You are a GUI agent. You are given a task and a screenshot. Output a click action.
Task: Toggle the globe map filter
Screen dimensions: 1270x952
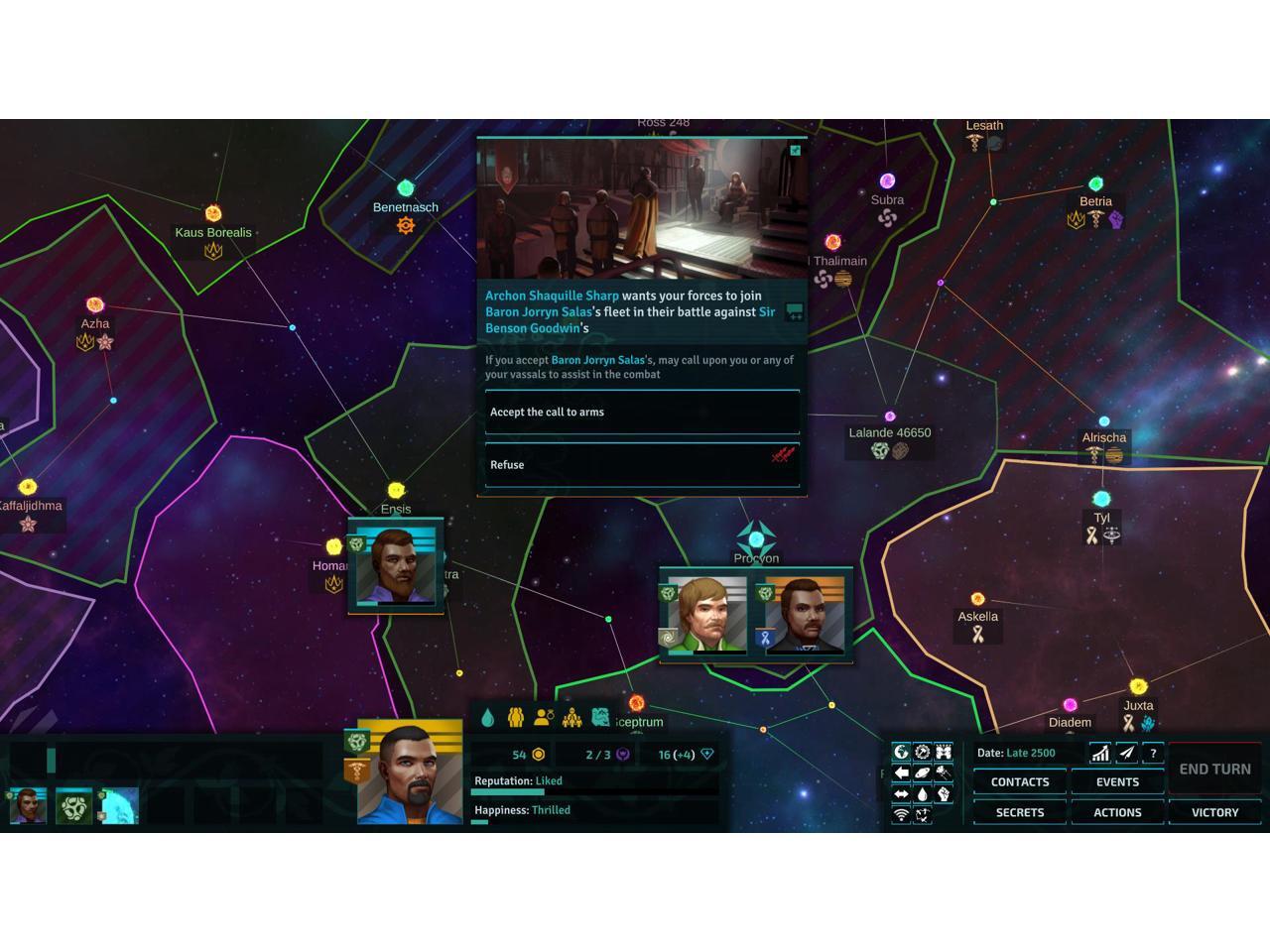point(901,752)
